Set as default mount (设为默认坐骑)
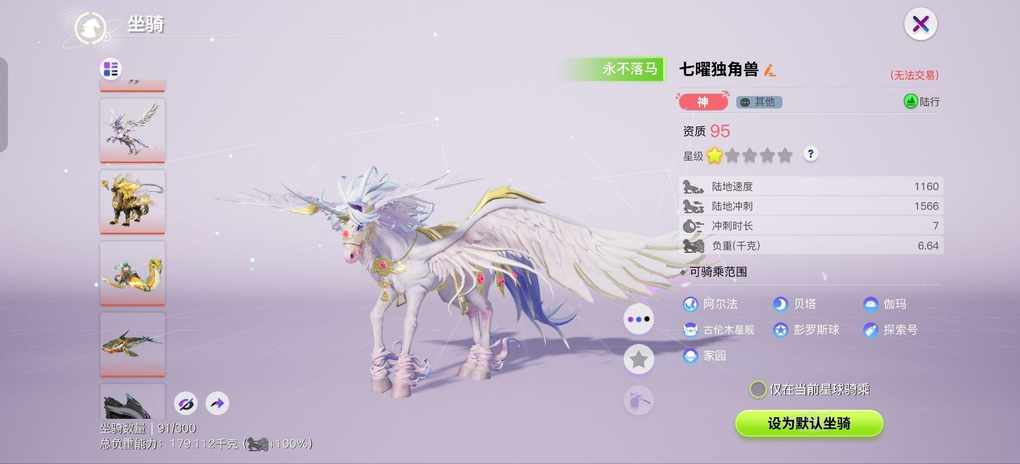 pyautogui.click(x=809, y=423)
